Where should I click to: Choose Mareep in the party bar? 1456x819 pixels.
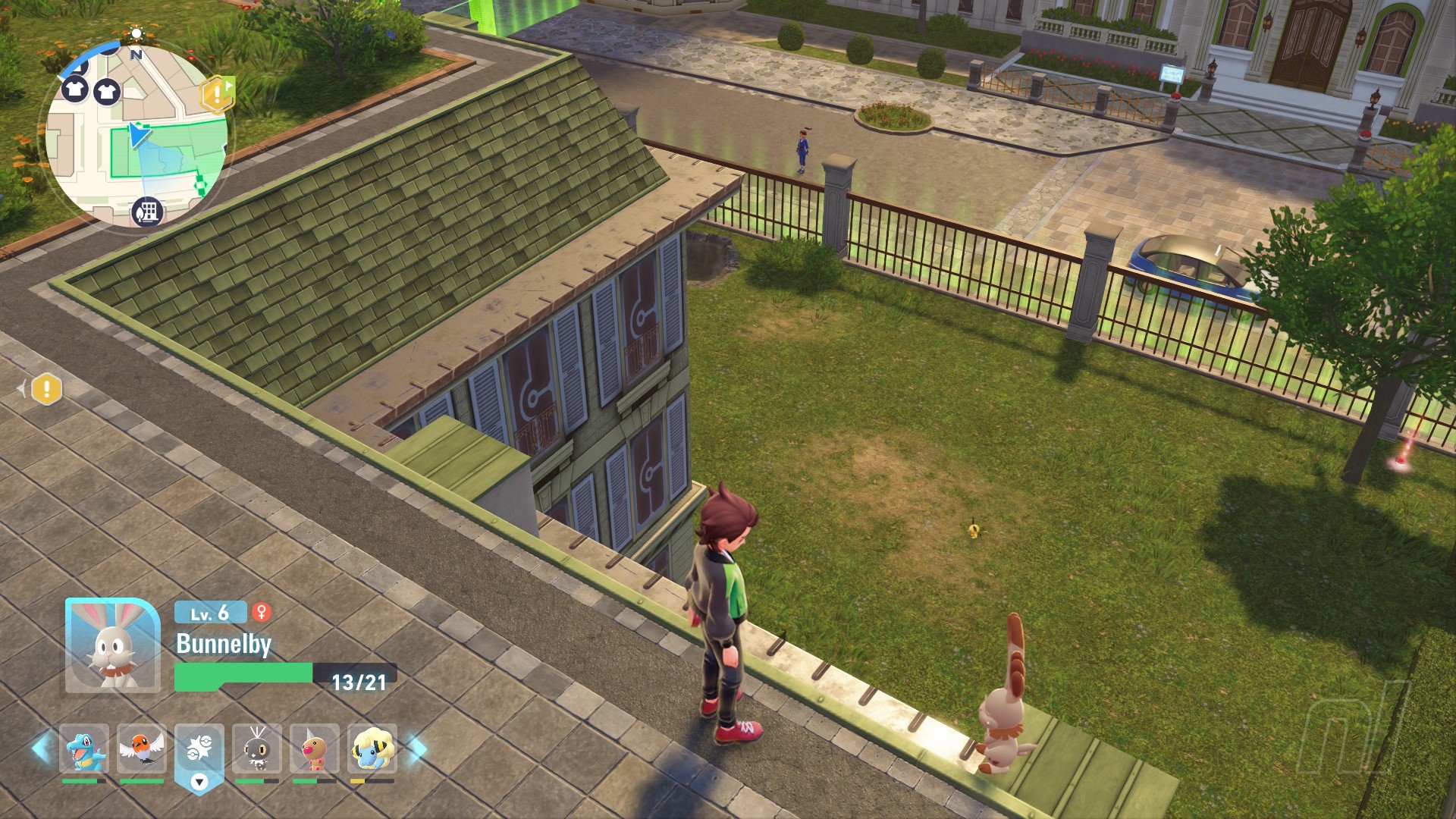[372, 748]
